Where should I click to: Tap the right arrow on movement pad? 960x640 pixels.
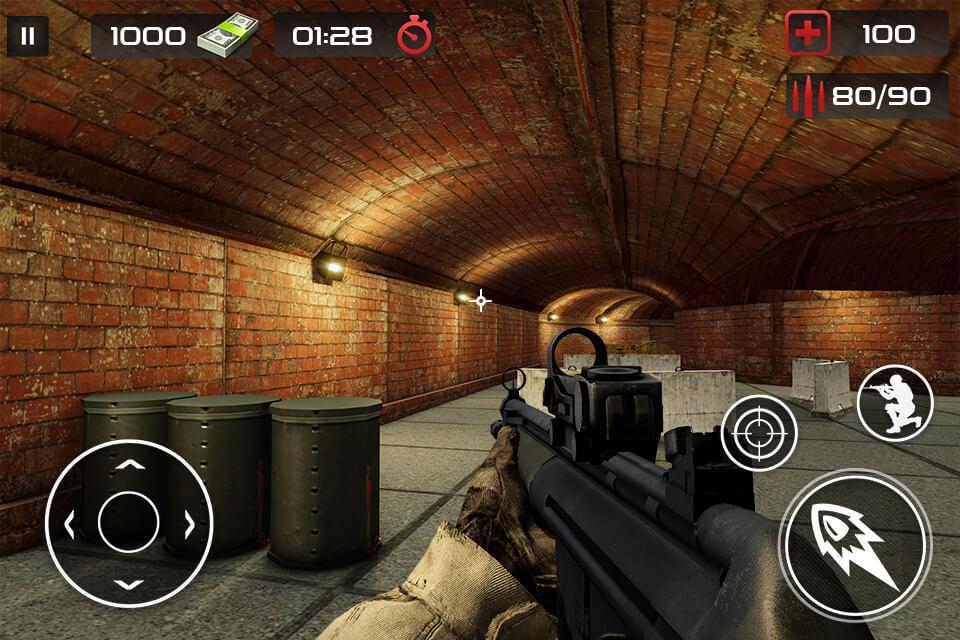pyautogui.click(x=188, y=522)
